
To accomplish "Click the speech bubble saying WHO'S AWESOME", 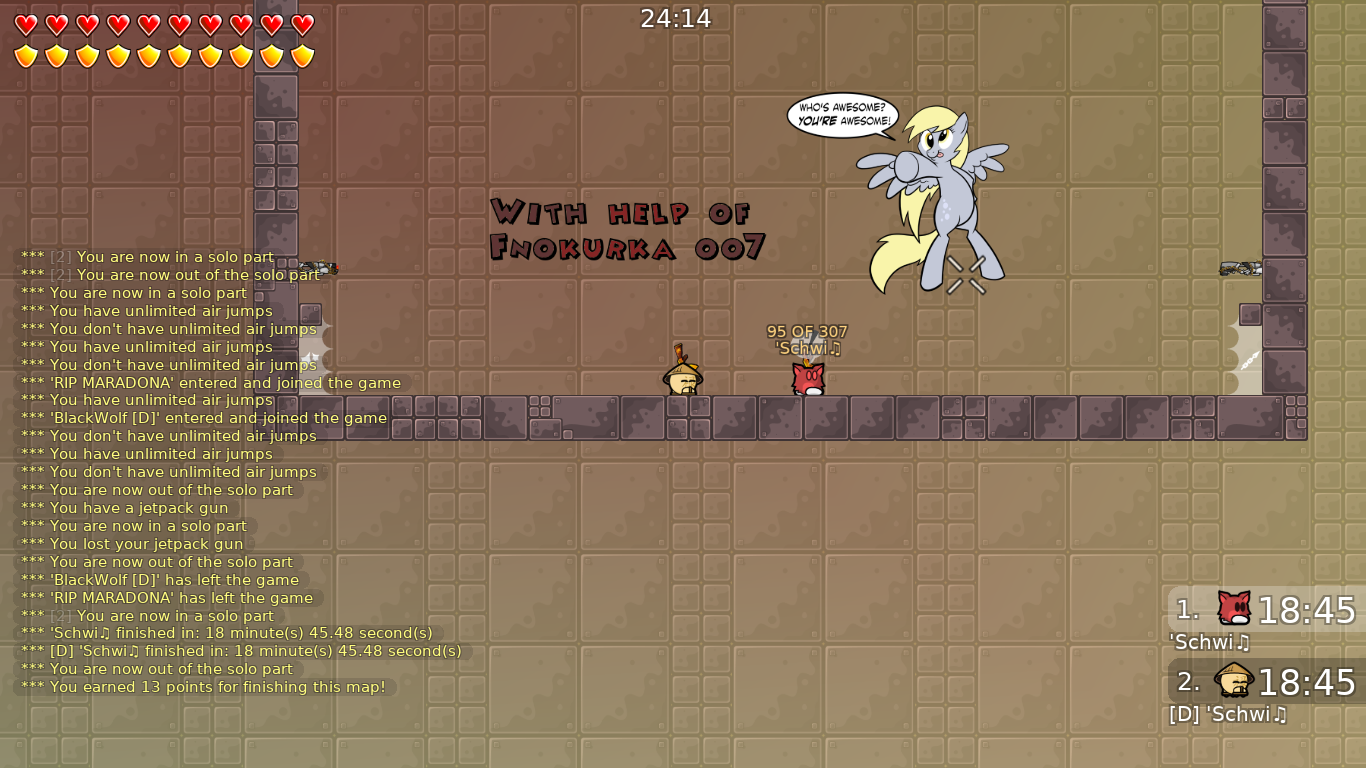I will pos(843,112).
